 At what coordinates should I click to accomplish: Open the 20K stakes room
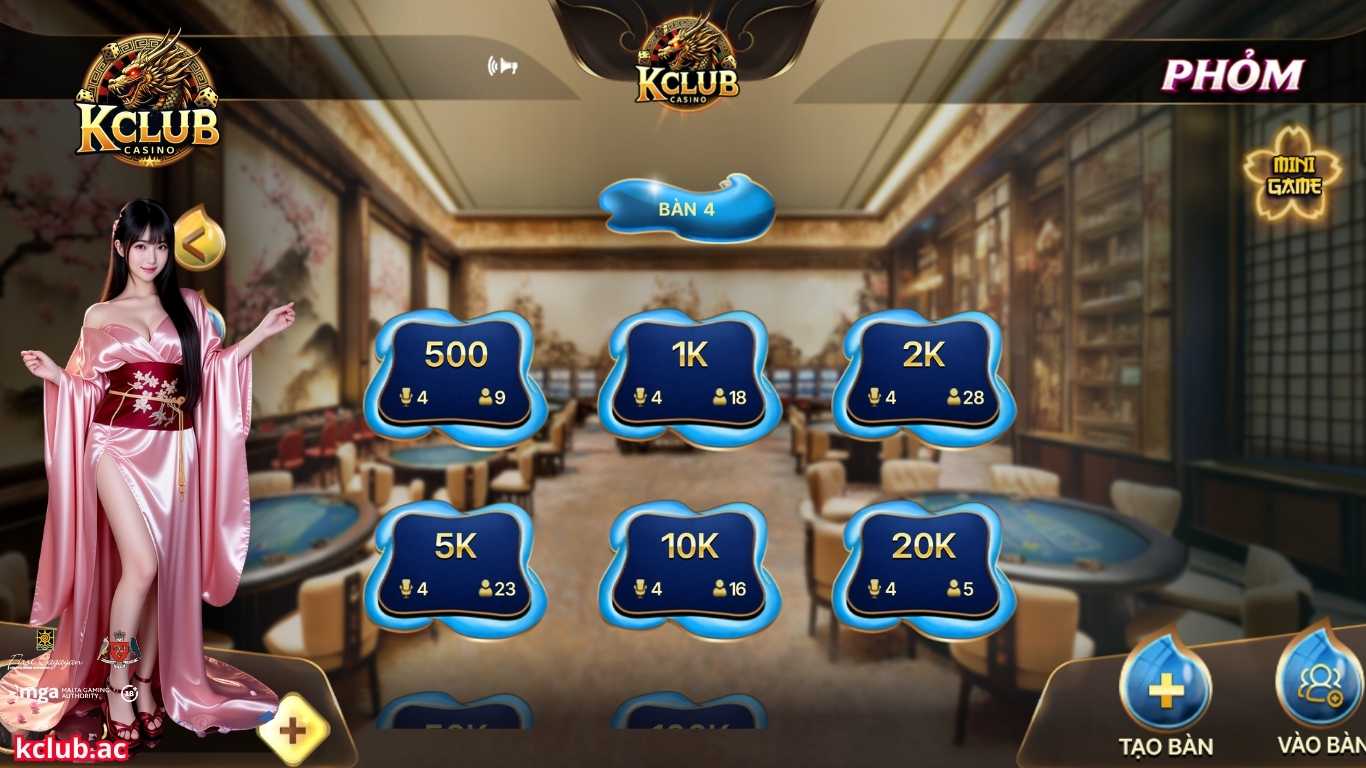[920, 560]
